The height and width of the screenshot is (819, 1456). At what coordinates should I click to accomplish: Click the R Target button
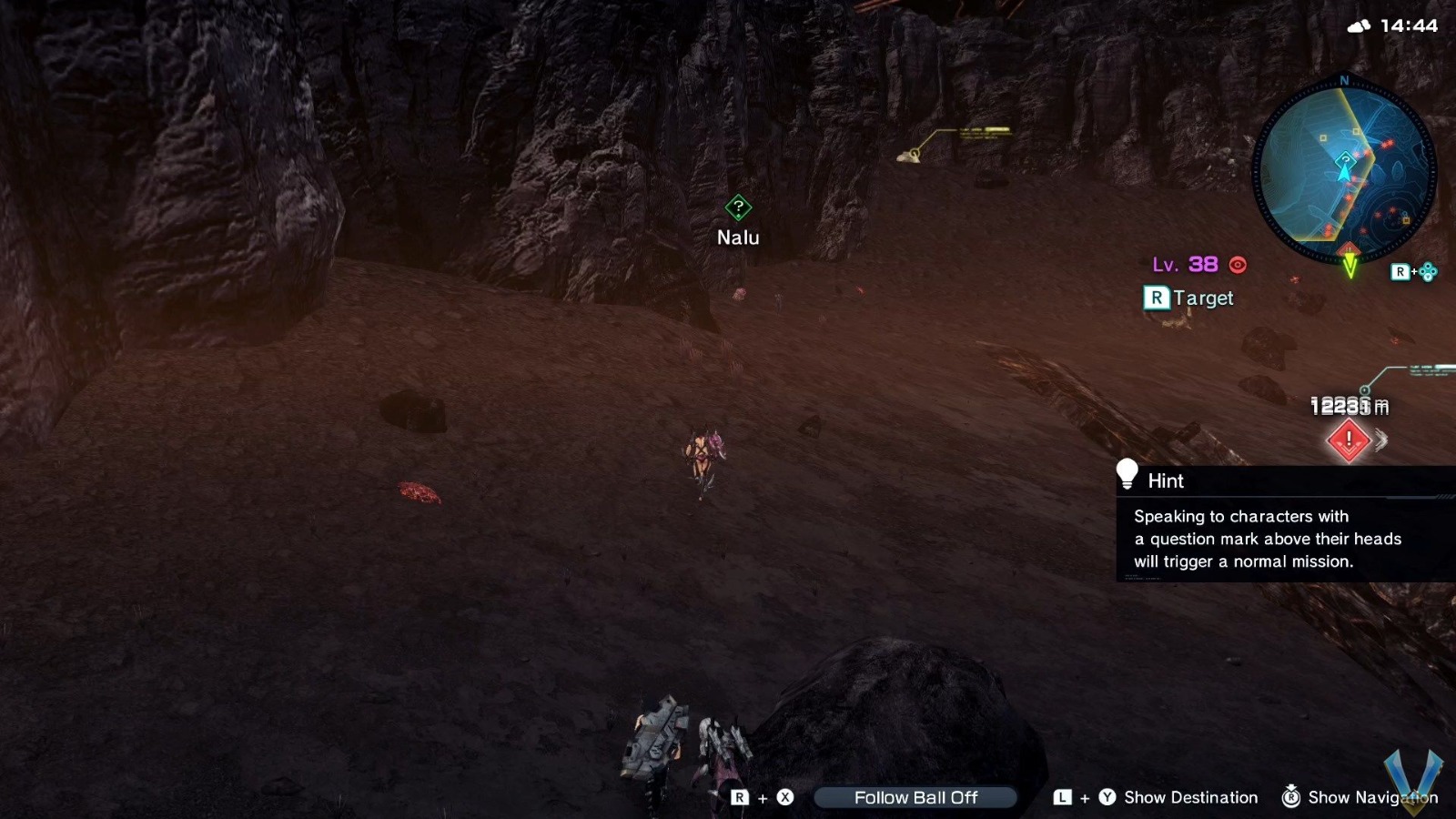(1187, 298)
